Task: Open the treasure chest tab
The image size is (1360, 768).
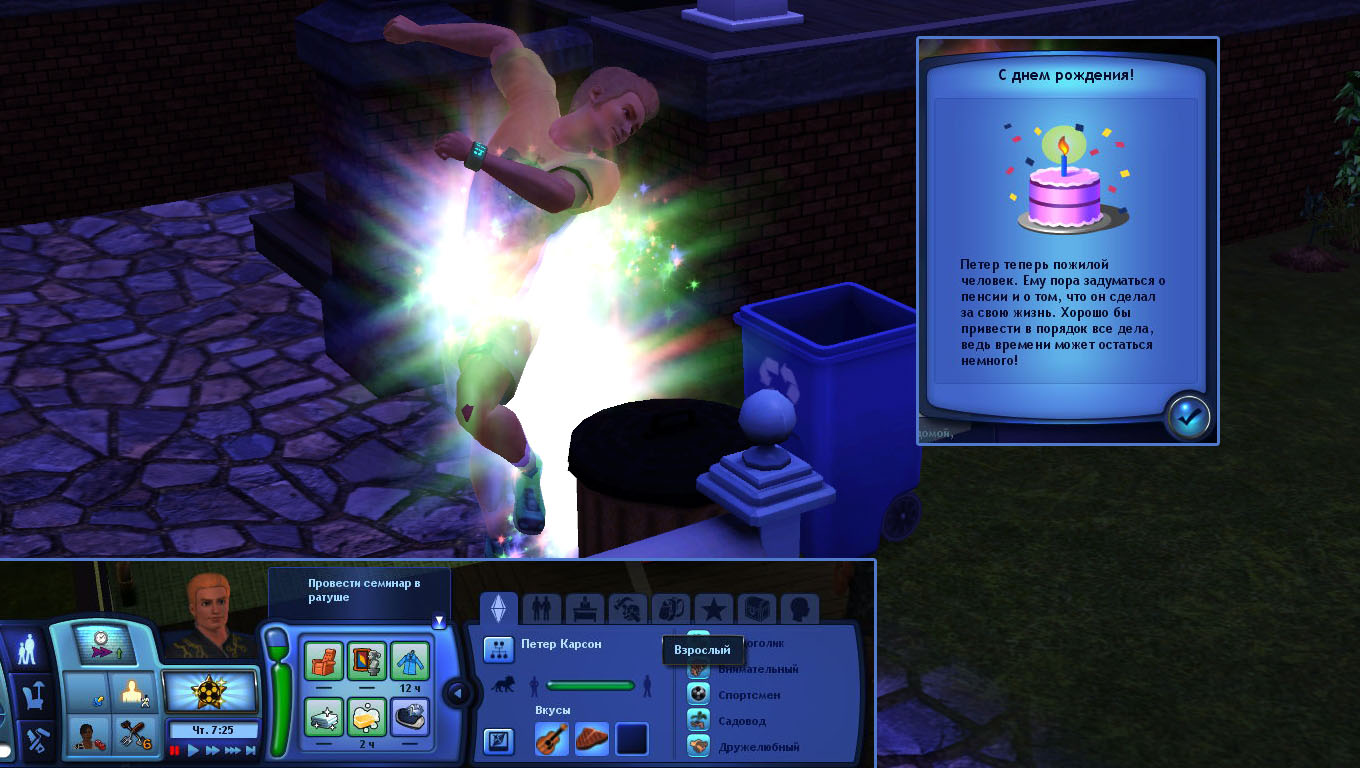Action: pos(756,608)
